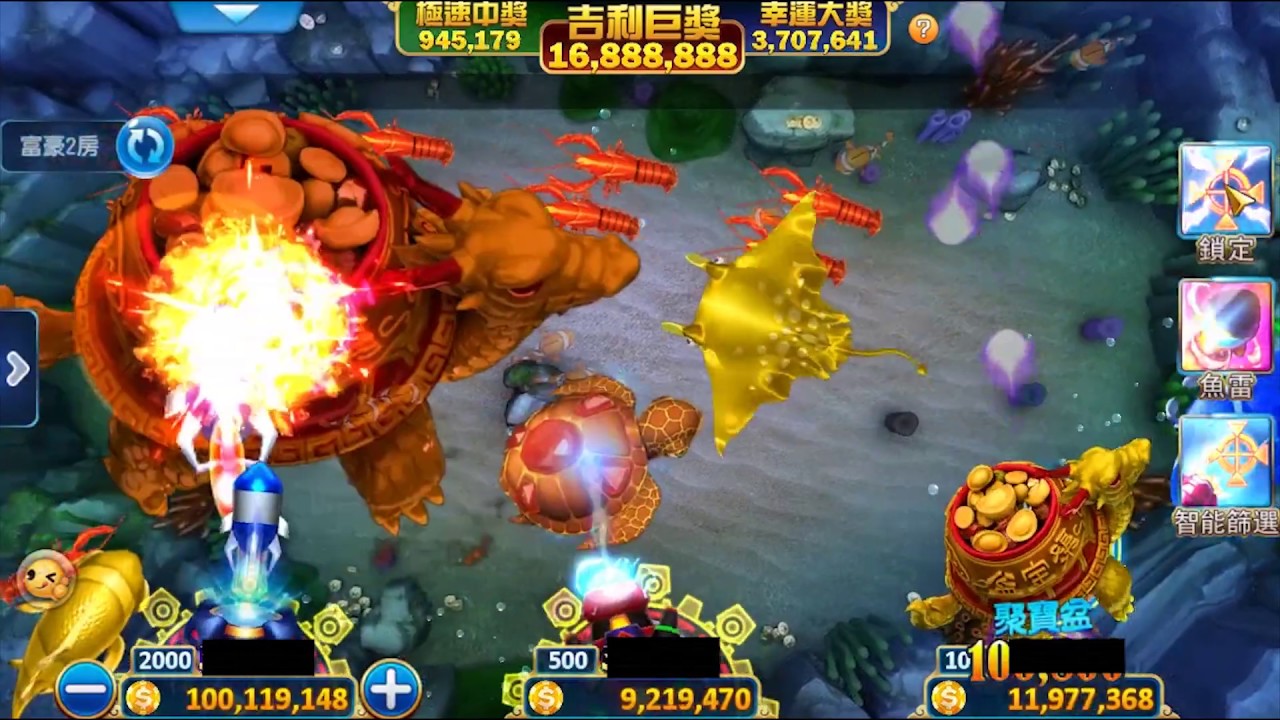Increase bet with the plus button
This screenshot has width=1280, height=720.
click(391, 689)
